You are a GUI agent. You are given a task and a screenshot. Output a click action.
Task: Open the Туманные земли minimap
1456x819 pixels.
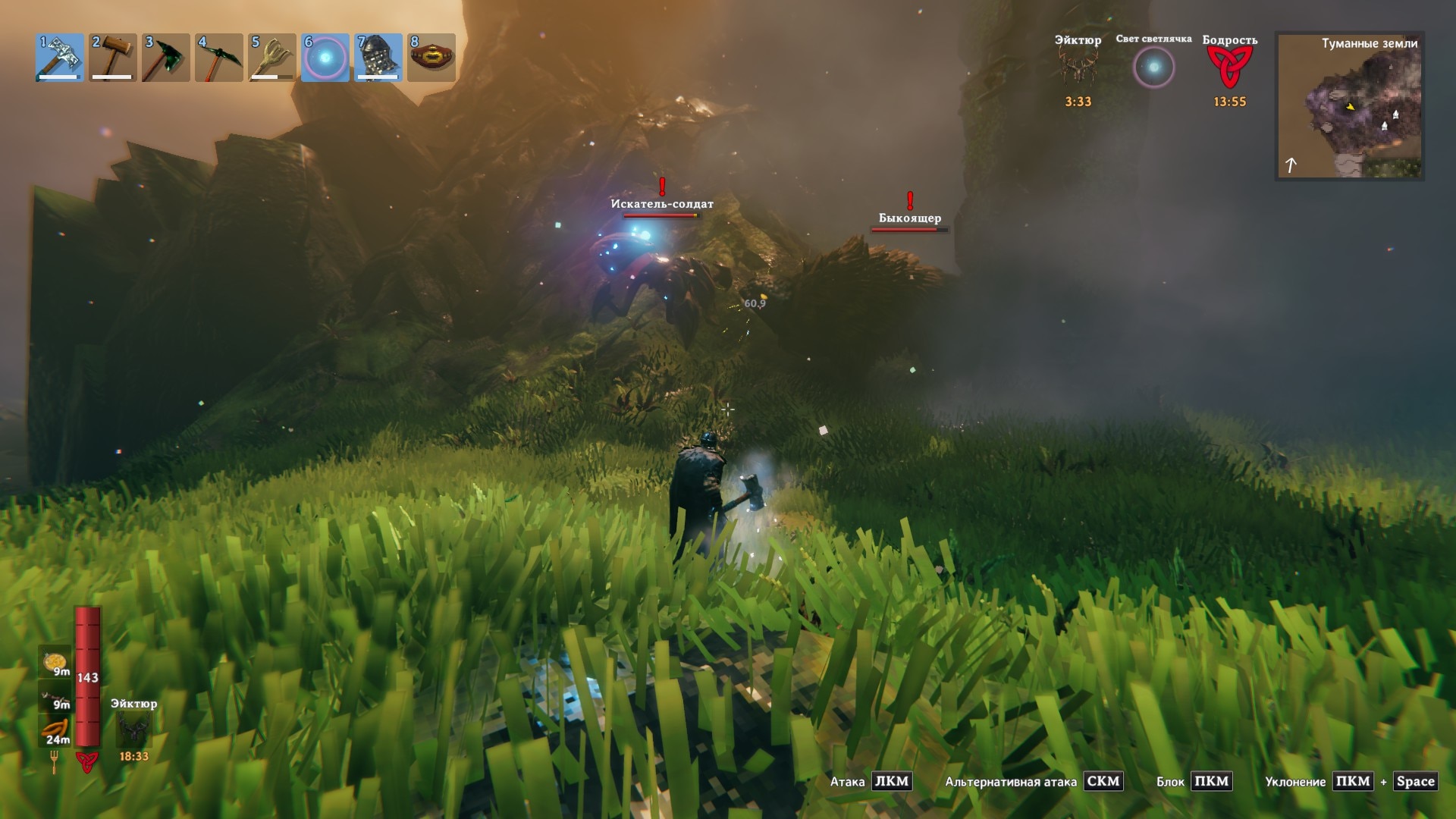1349,106
